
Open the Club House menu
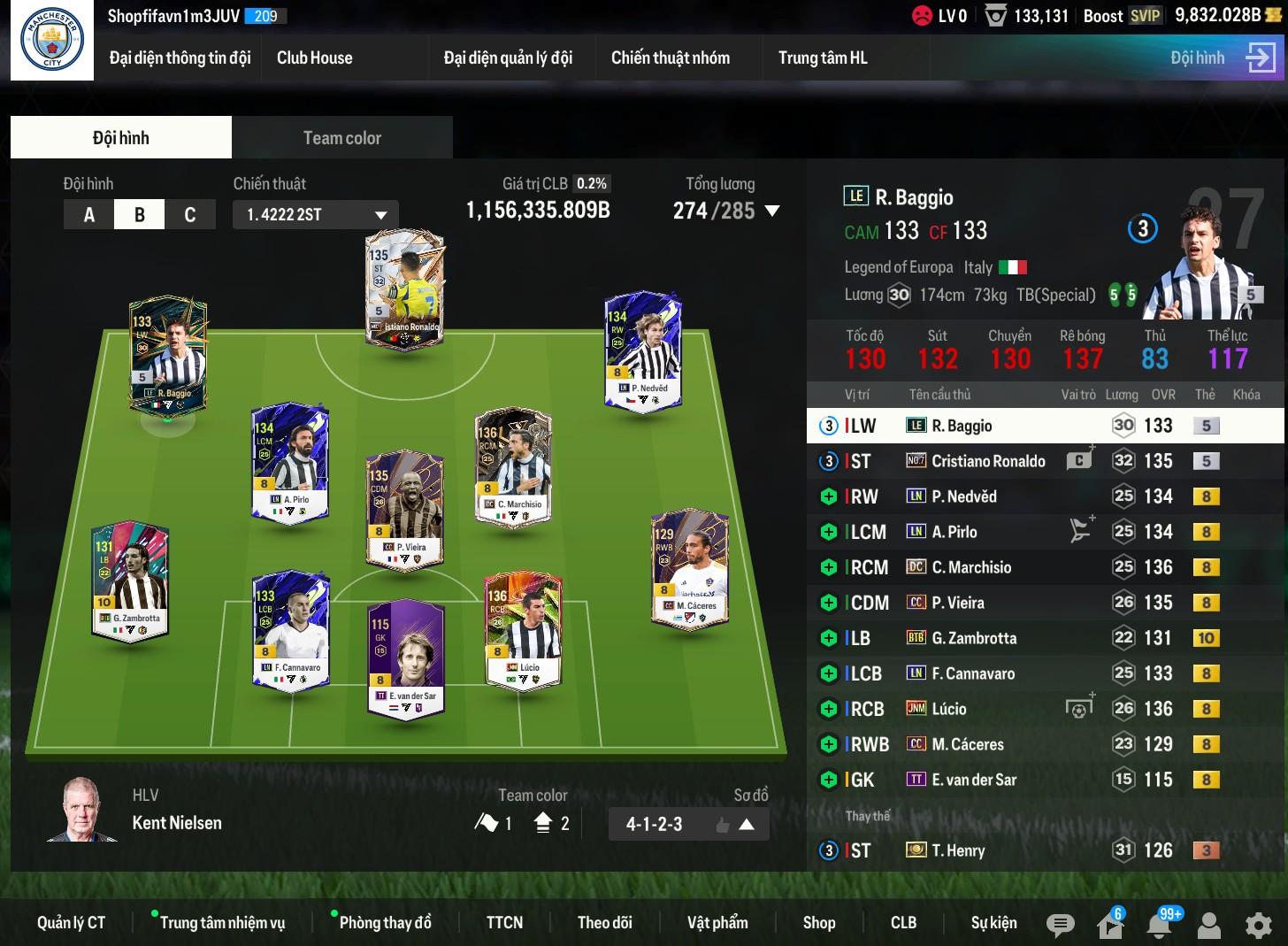point(314,58)
